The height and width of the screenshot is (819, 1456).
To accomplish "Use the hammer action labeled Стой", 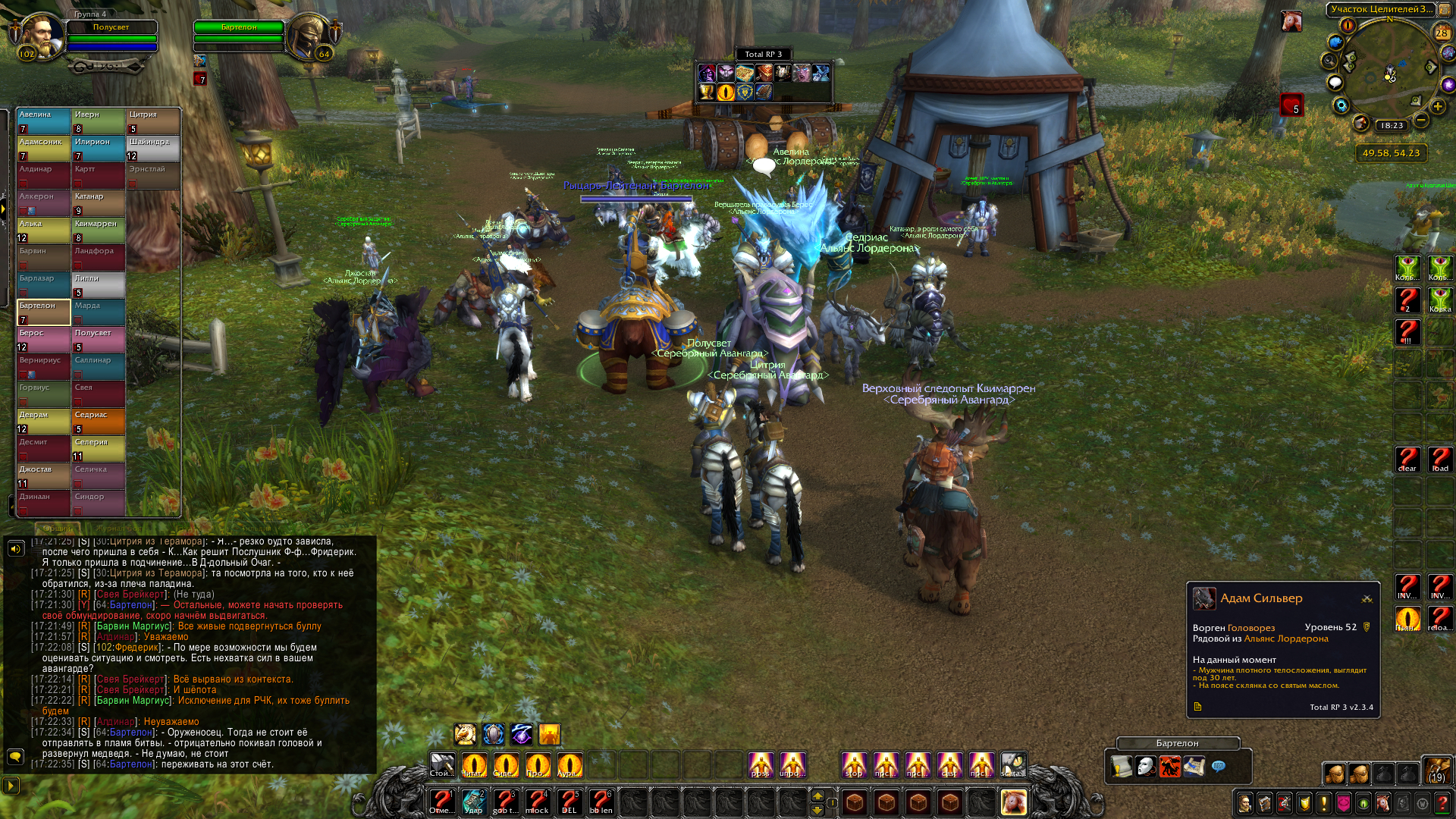I will point(442,765).
